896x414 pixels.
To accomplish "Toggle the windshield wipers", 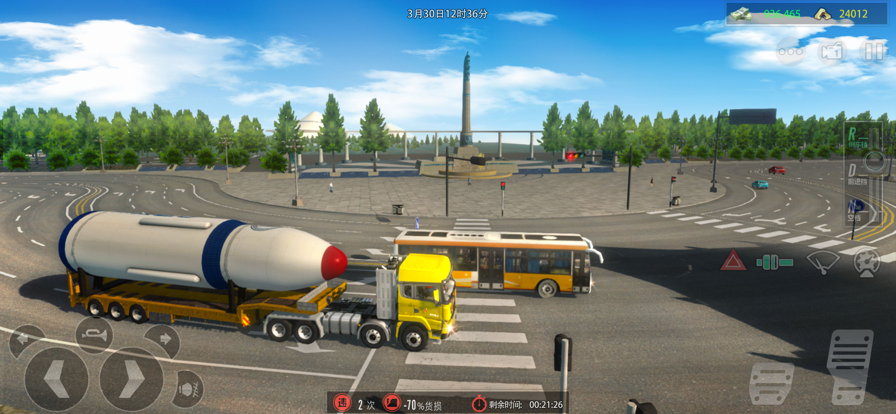I will point(823,263).
